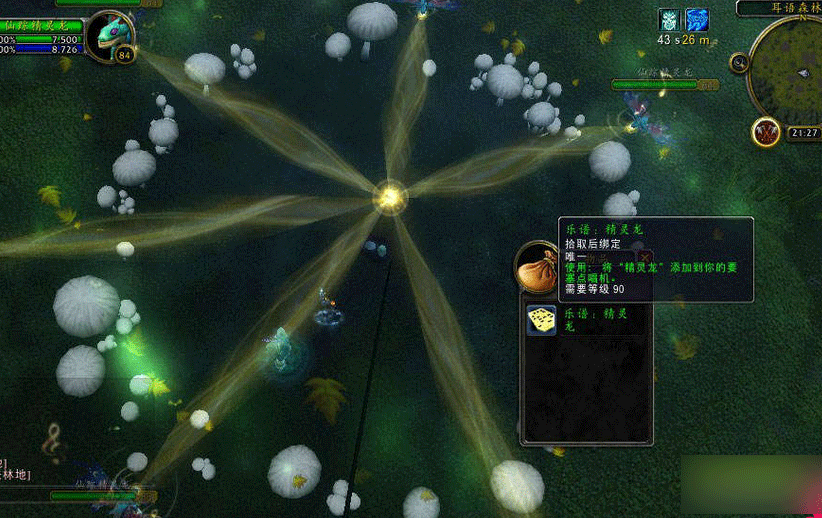The width and height of the screenshot is (822, 518).
Task: Close the loot window
Action: [x=645, y=258]
